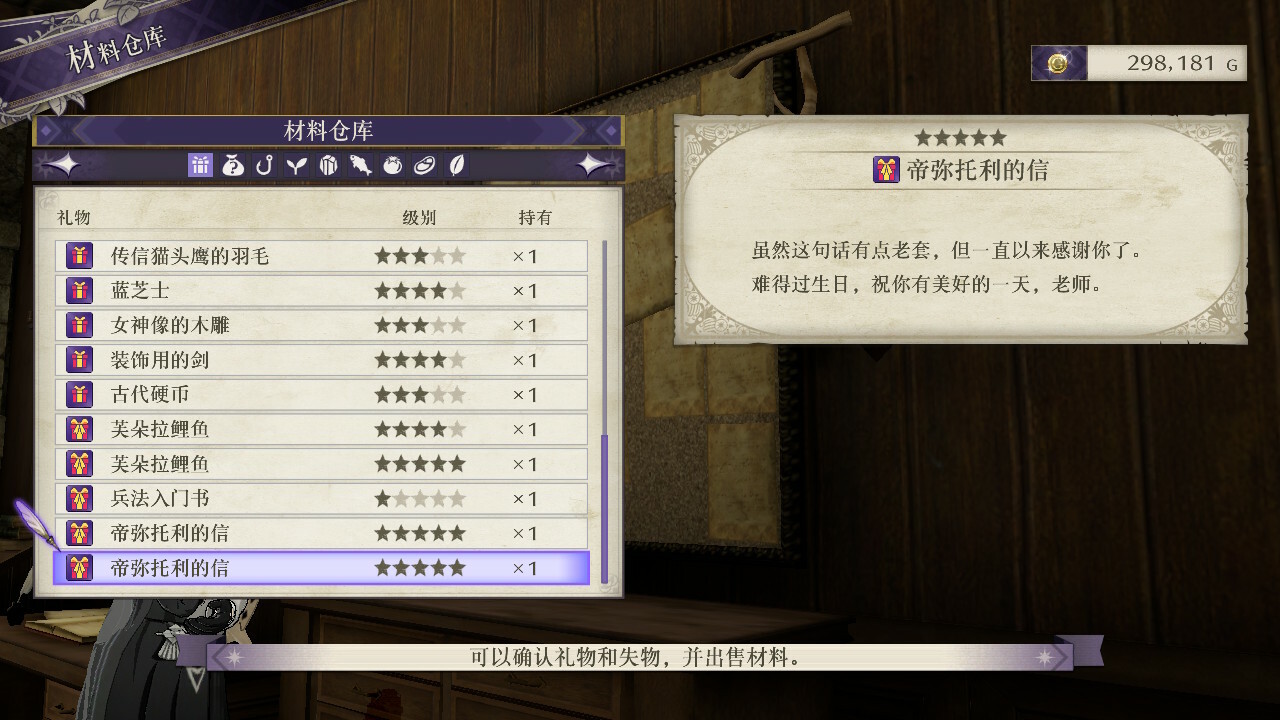Viewport: 1280px width, 720px height.
Task: Show the tomato vegetables tab
Action: point(392,166)
